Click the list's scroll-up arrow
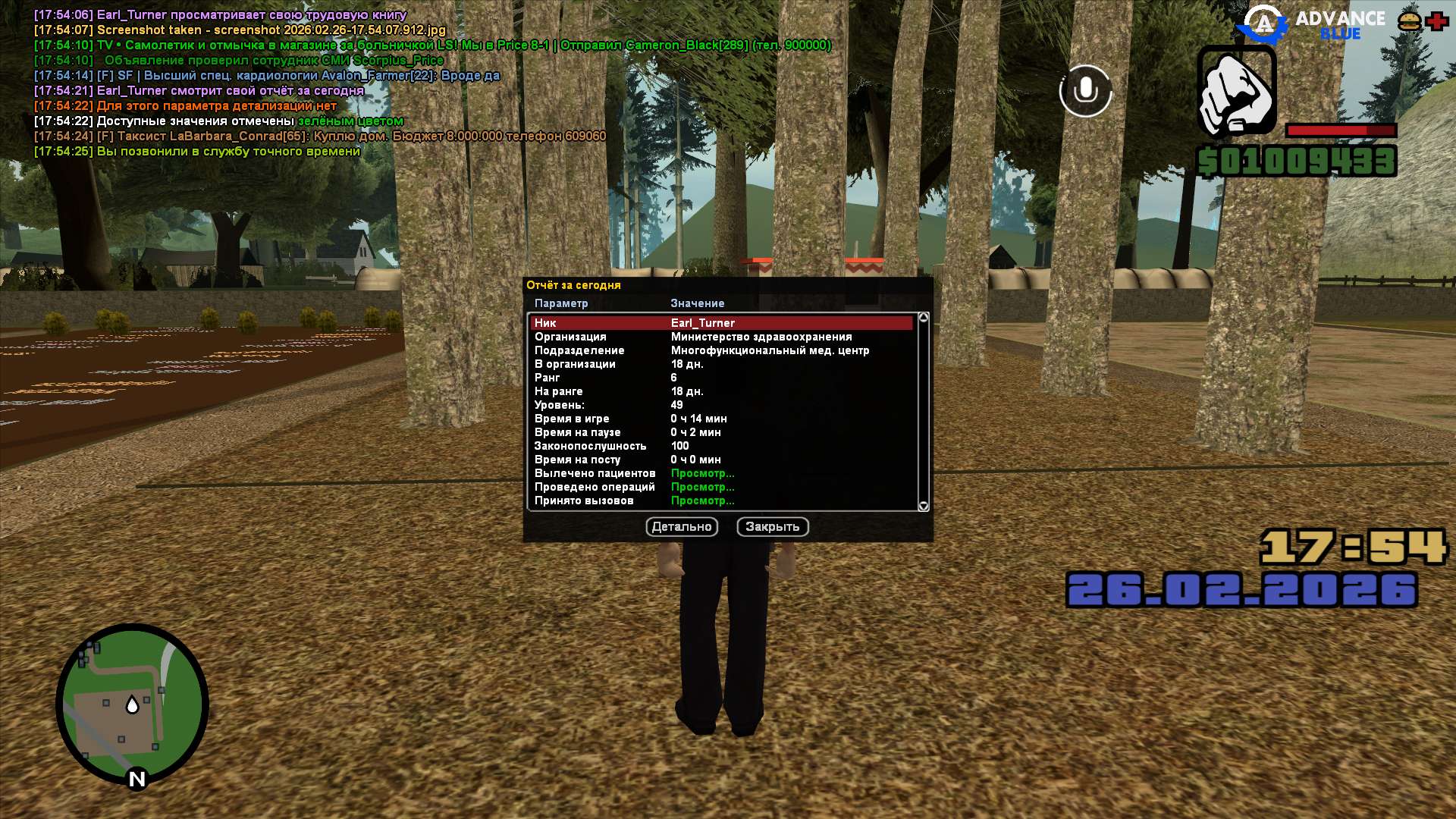The height and width of the screenshot is (819, 1456). [923, 318]
